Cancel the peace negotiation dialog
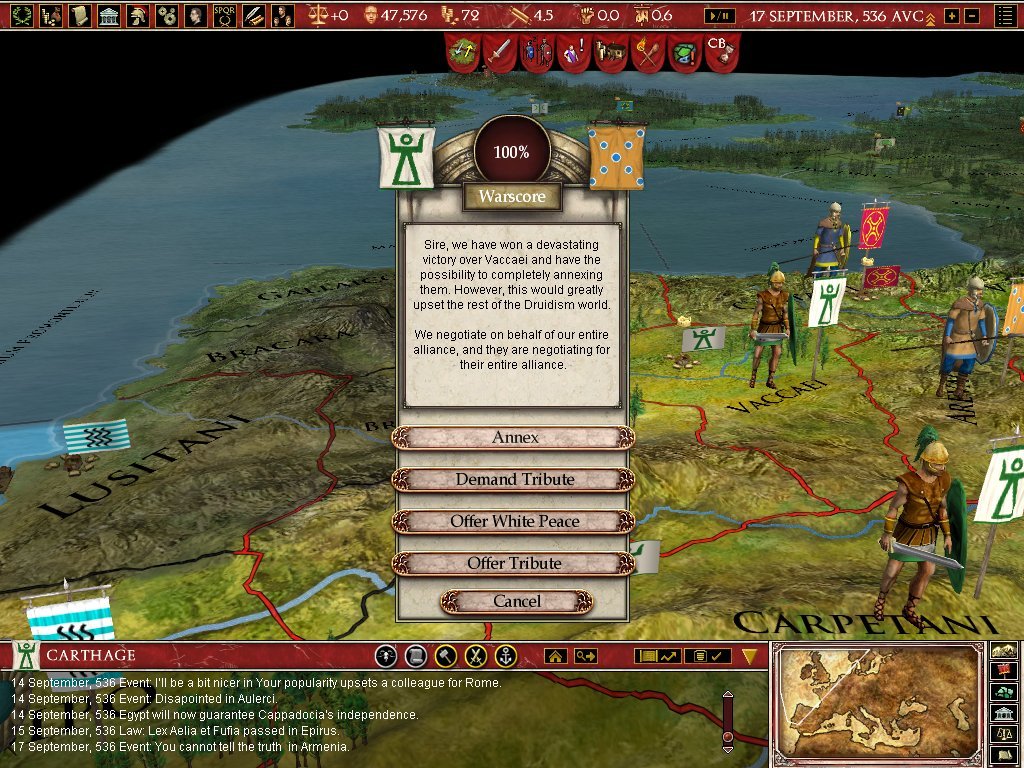Screen dimensions: 1024x768 [516, 602]
